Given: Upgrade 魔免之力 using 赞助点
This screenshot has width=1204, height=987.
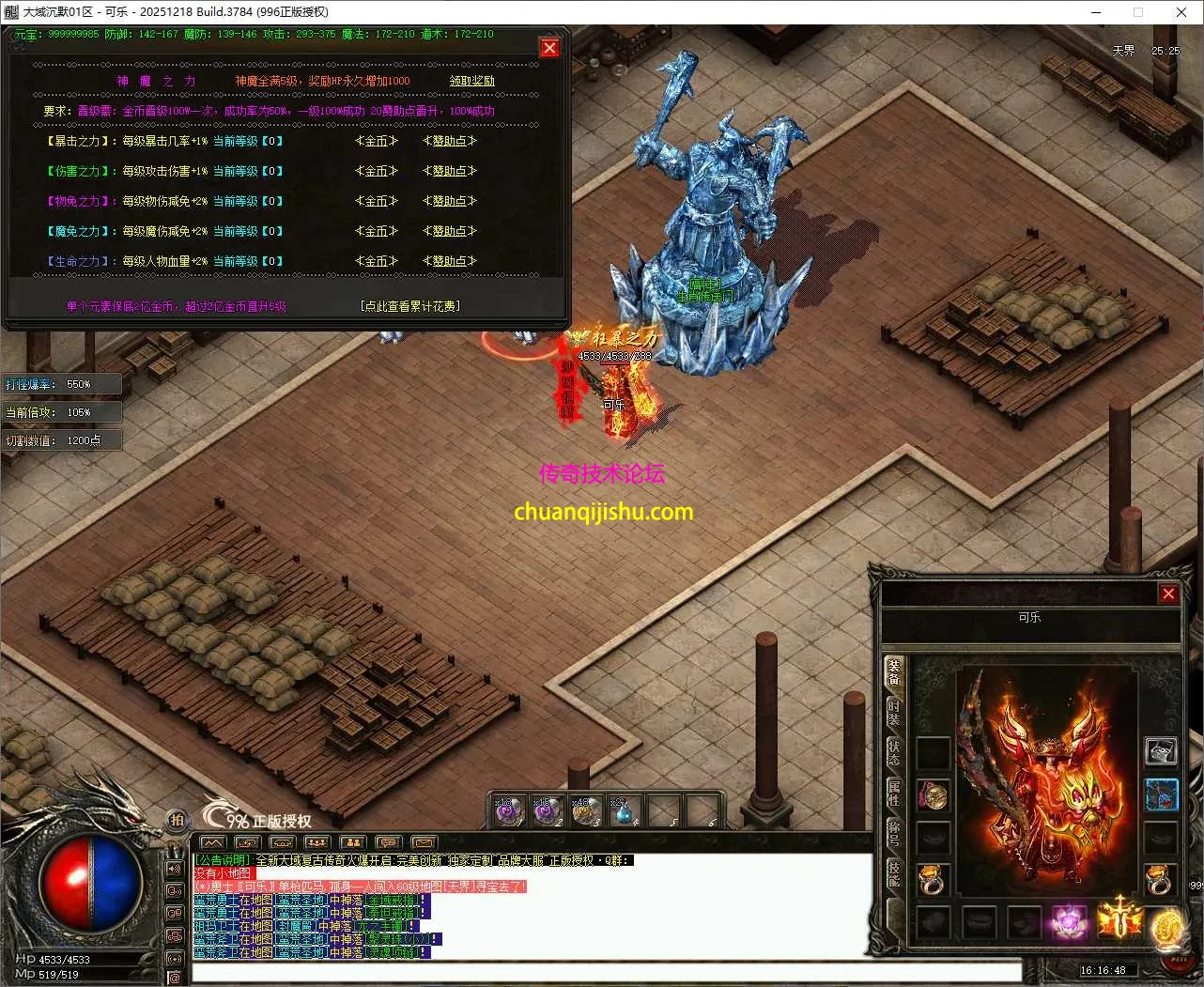Looking at the screenshot, I should pos(449,231).
